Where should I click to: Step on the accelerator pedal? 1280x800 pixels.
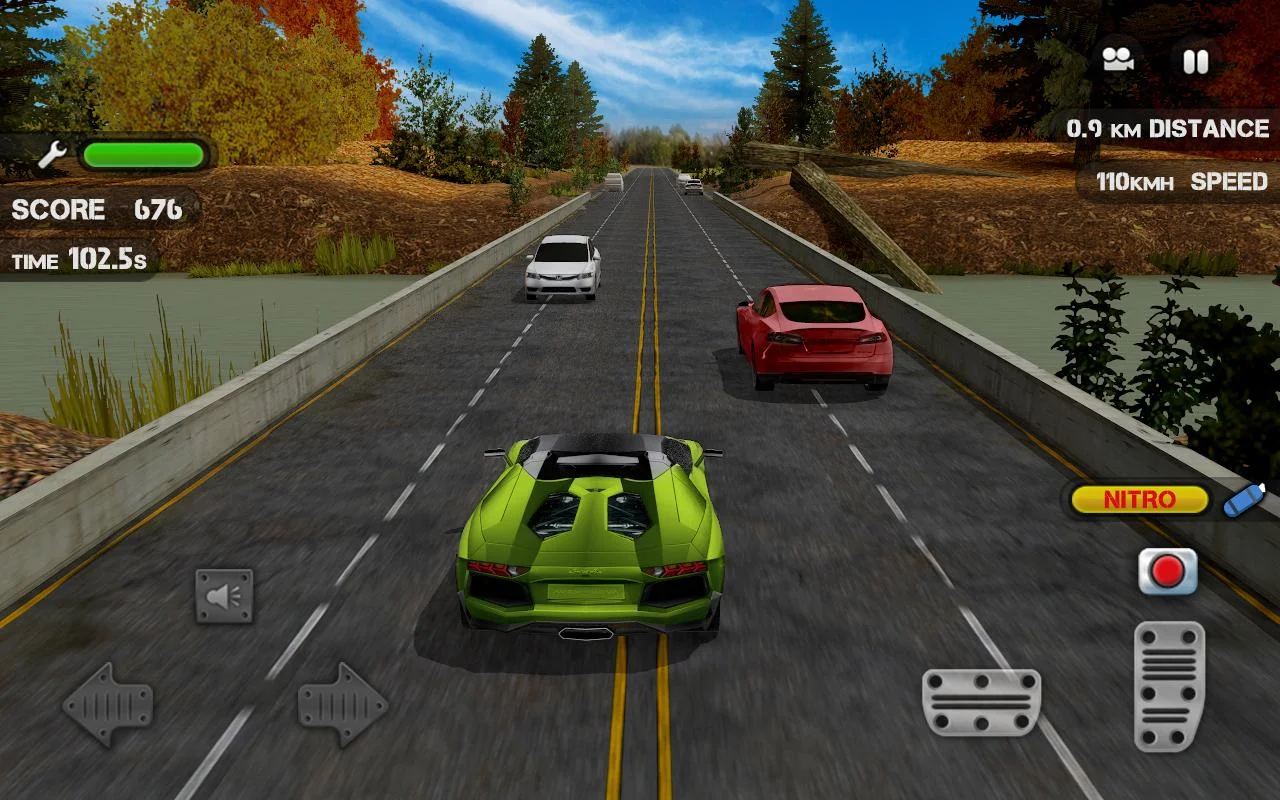tap(1169, 686)
